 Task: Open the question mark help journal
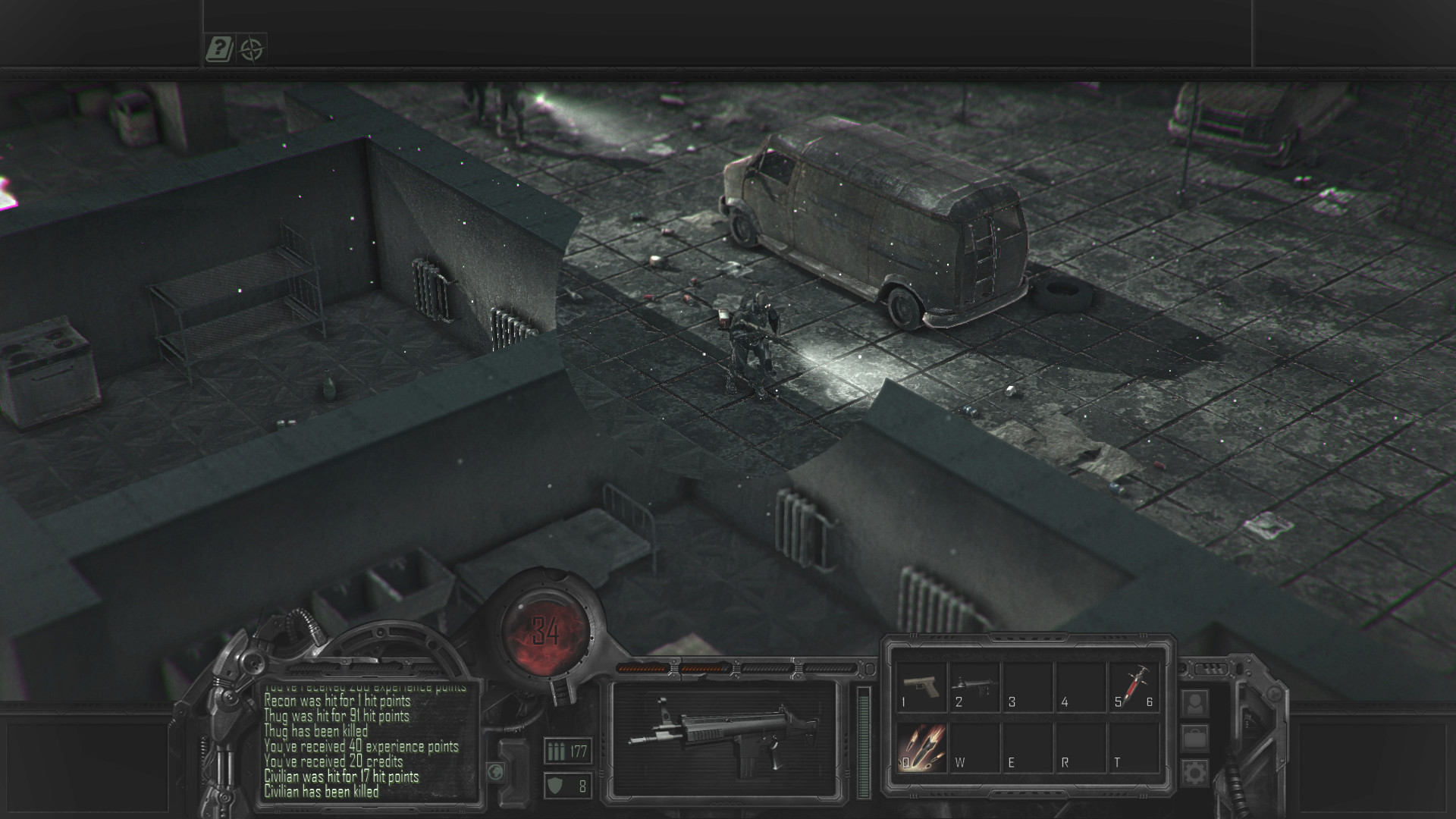(x=219, y=50)
